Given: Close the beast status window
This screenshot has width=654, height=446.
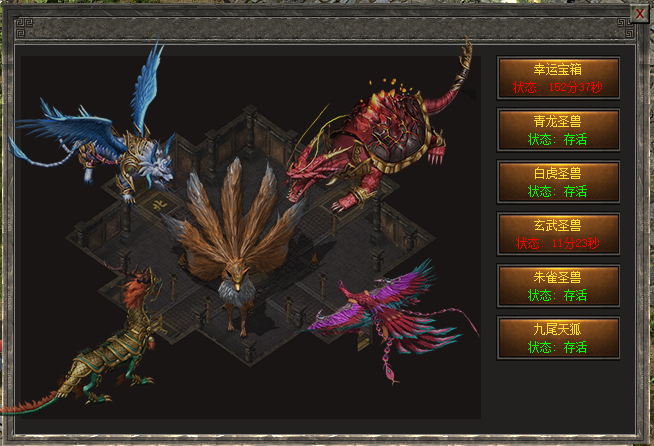Looking at the screenshot, I should pyautogui.click(x=640, y=15).
